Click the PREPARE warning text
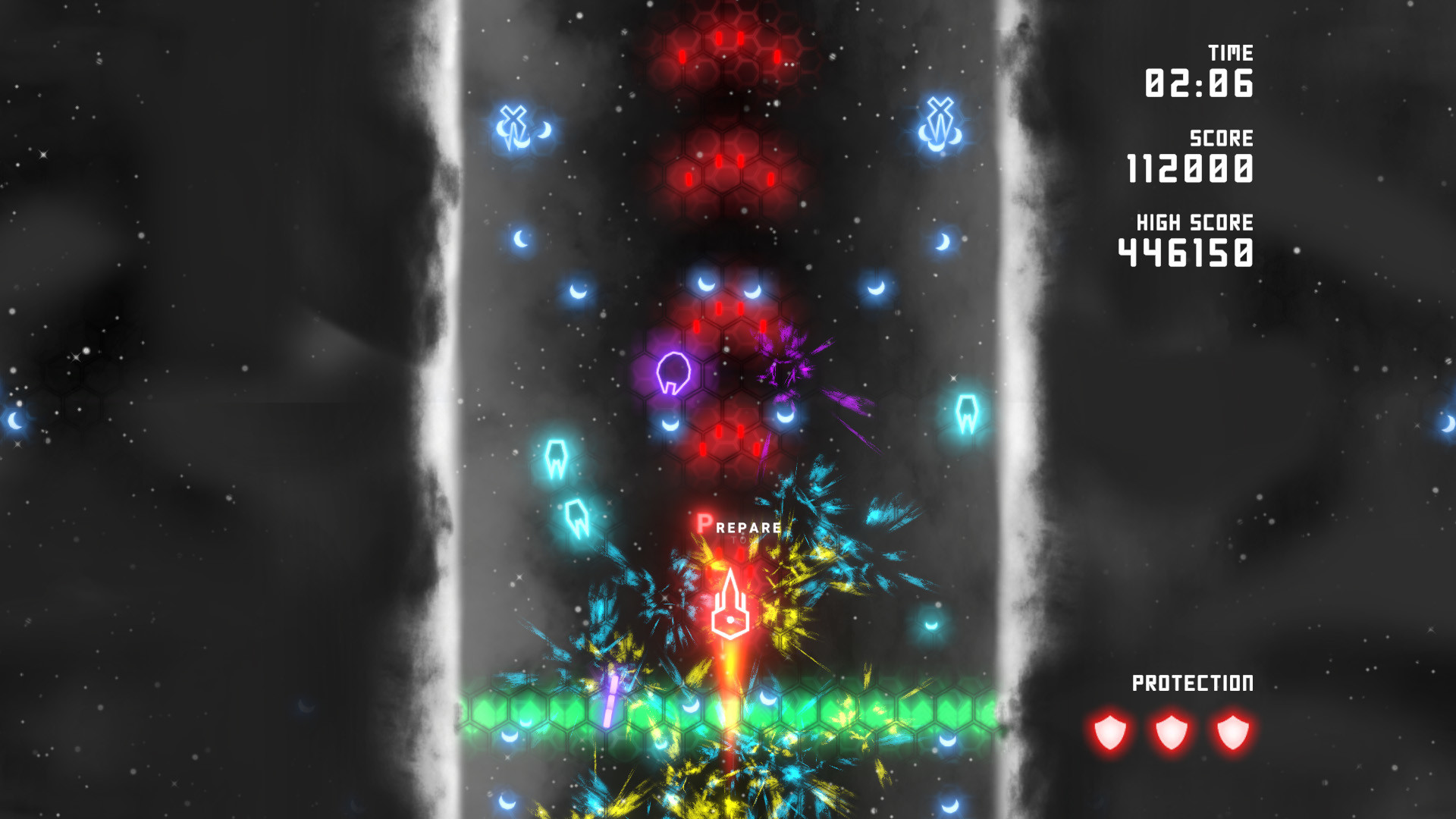1456x819 pixels. 739,525
